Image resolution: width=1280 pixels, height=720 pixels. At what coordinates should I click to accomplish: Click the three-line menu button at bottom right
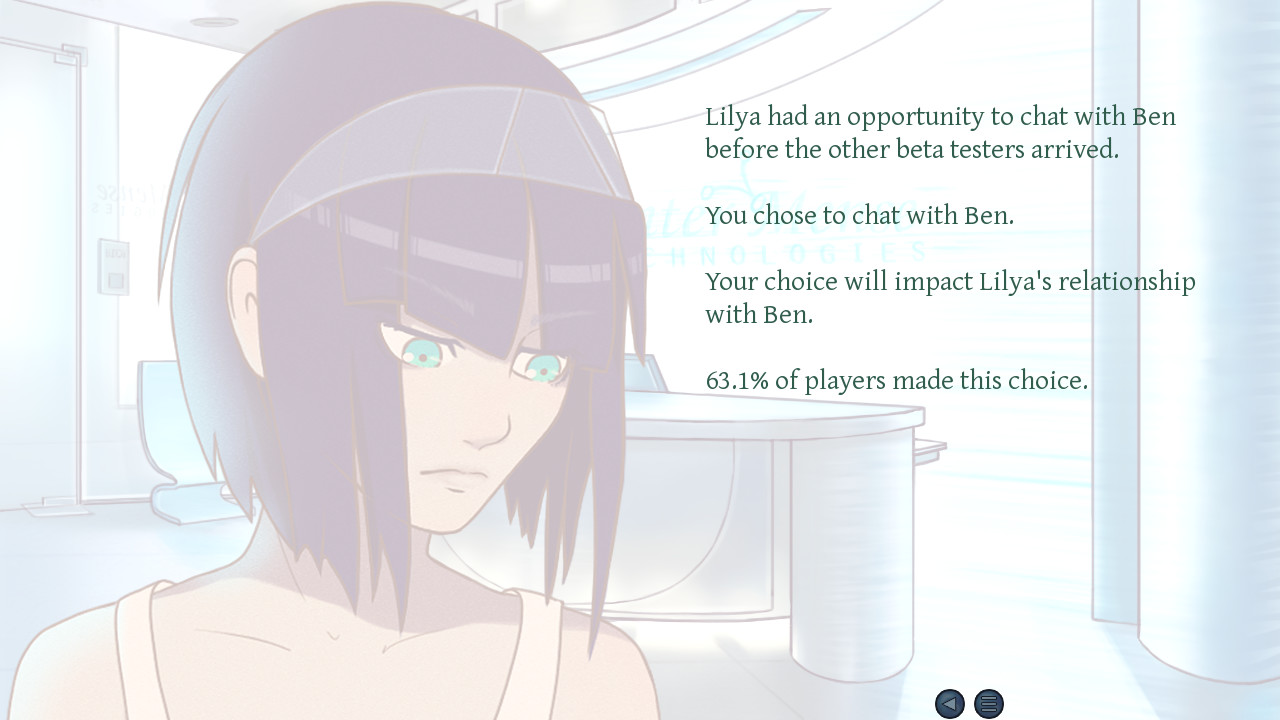point(988,704)
